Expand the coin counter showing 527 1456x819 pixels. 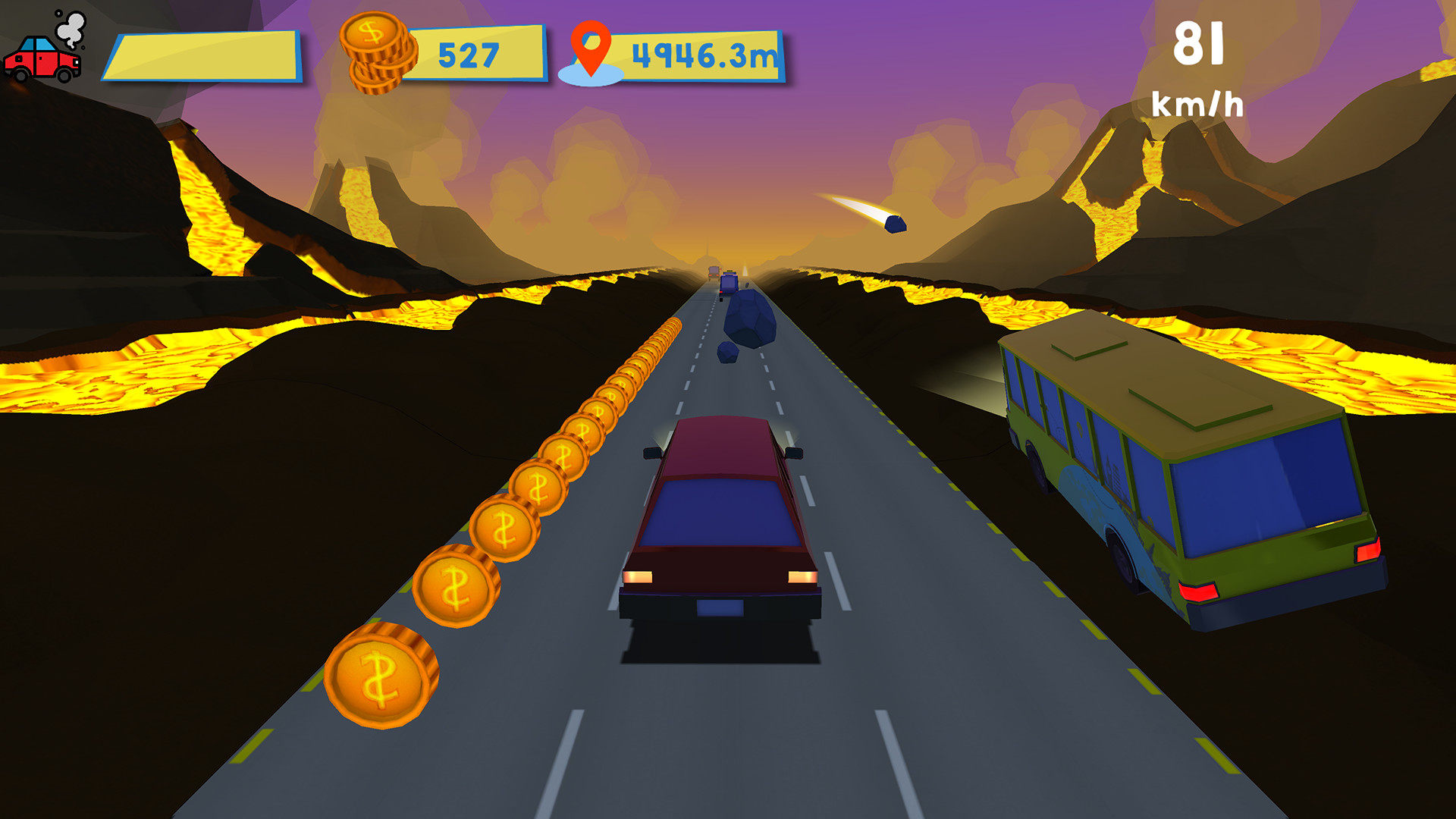[468, 53]
